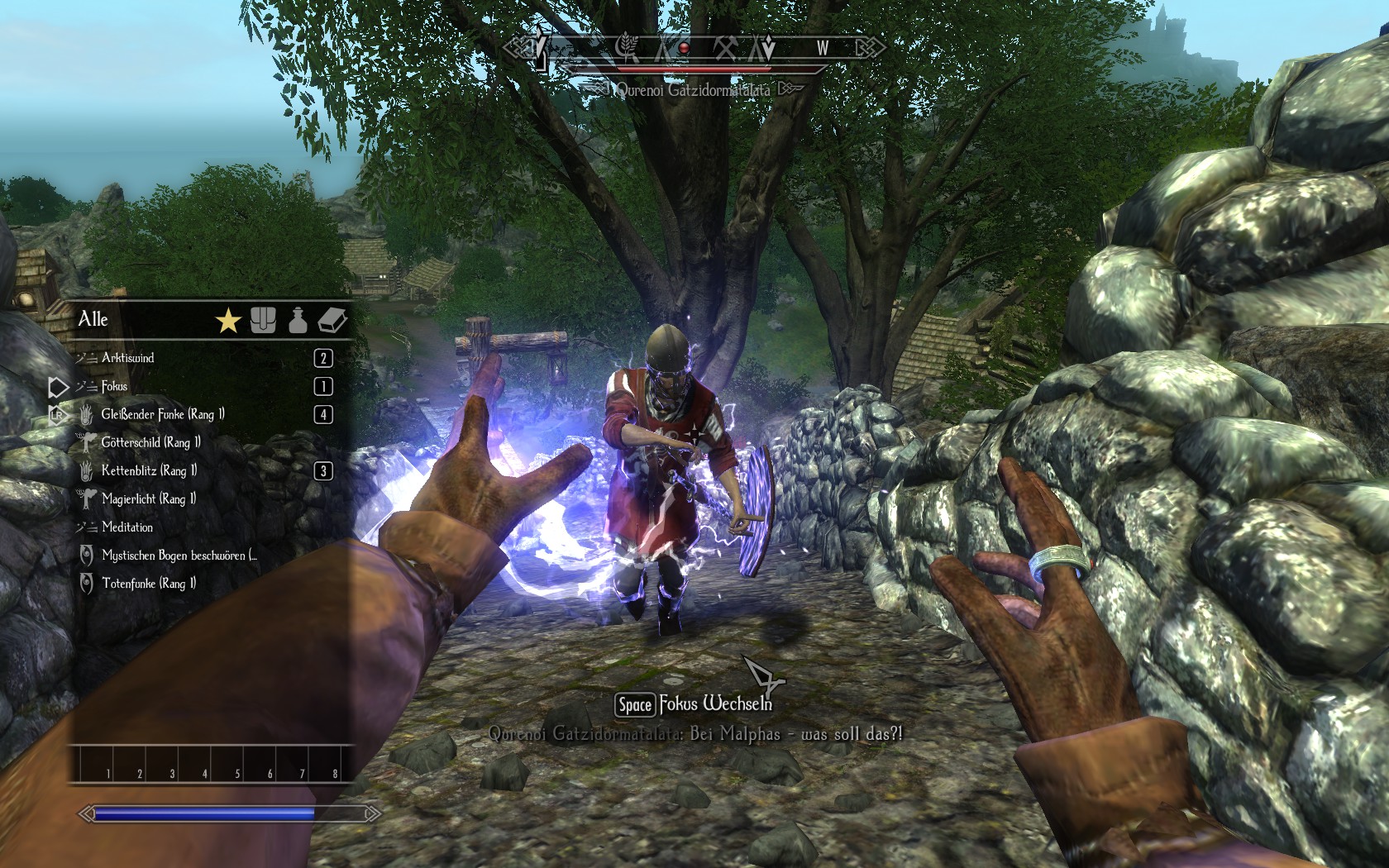
Task: Select the Arktiswind entry in favorites
Action: [128, 358]
